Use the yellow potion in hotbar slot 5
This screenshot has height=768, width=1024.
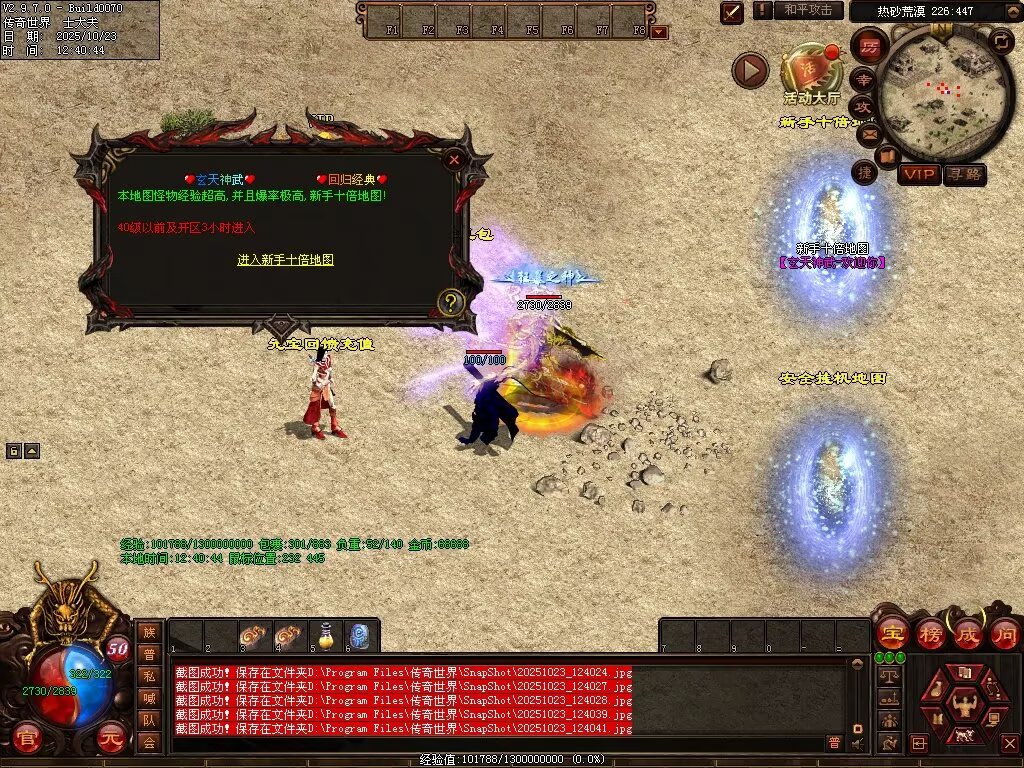pyautogui.click(x=324, y=636)
